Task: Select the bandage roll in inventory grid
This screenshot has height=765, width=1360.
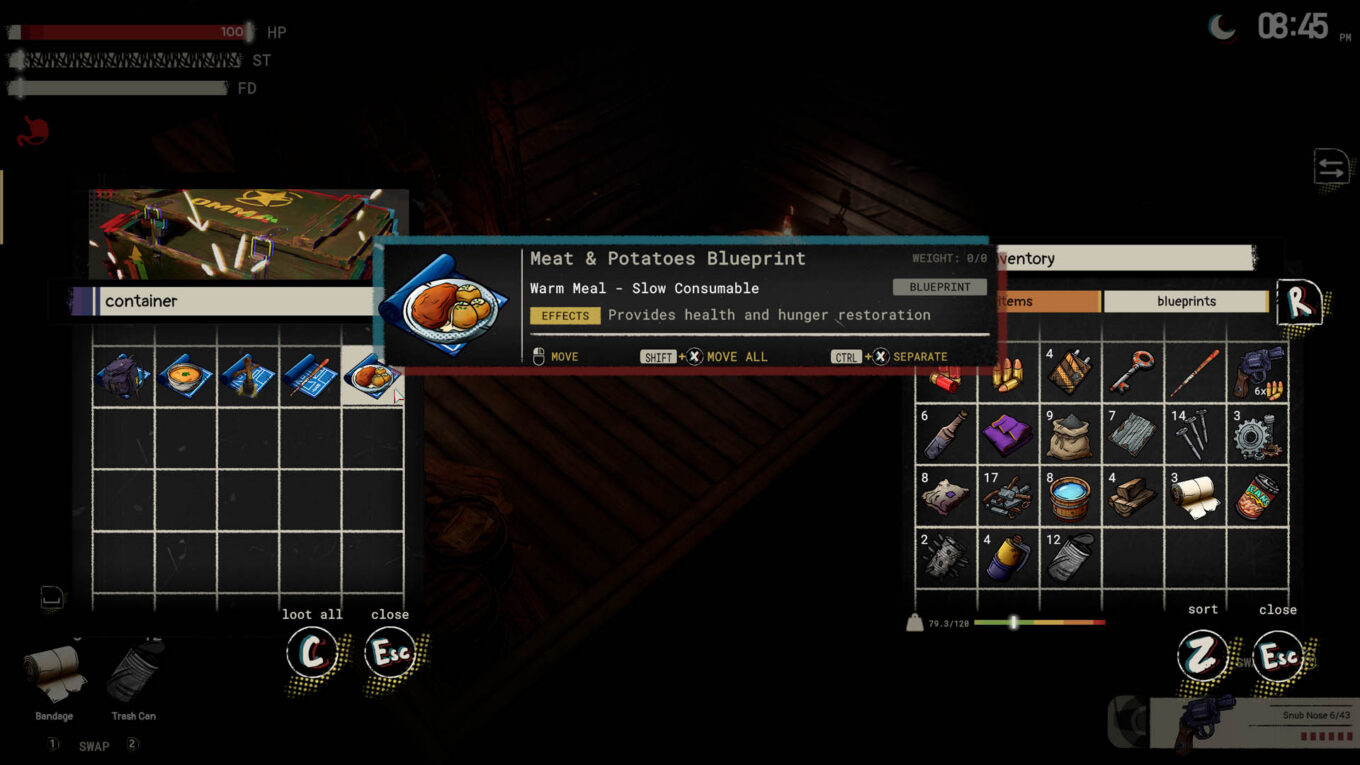Action: [1194, 496]
